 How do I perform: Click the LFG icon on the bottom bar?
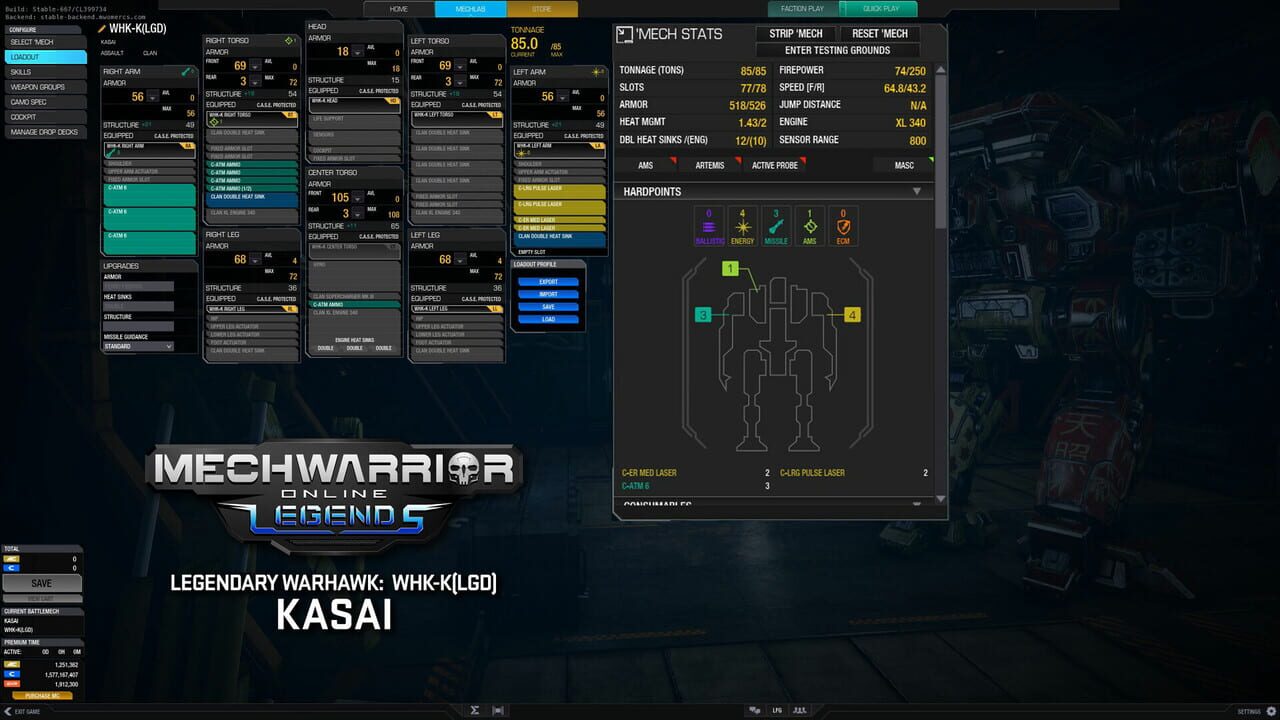point(776,710)
